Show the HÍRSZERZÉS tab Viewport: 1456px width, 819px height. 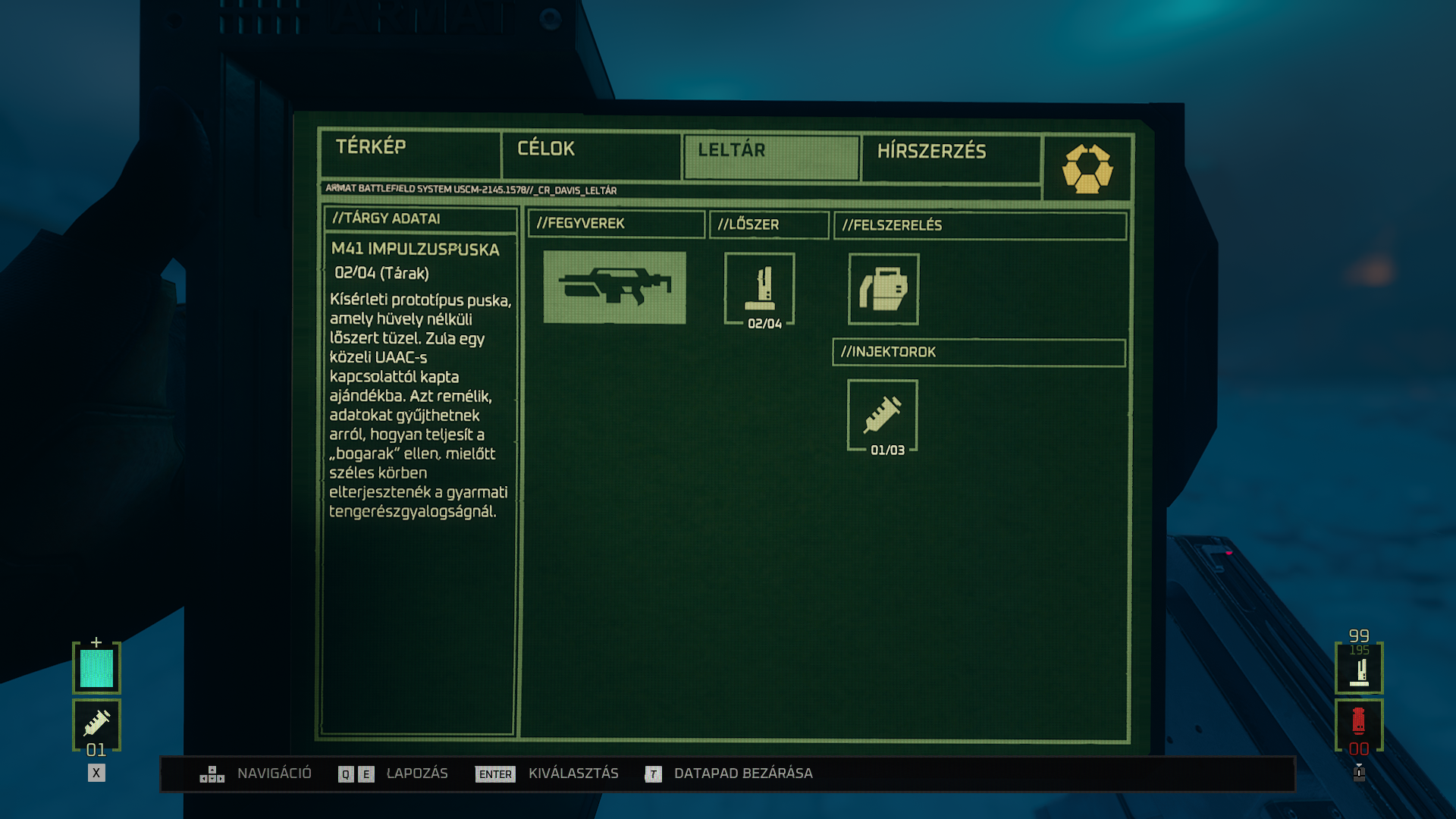tap(950, 158)
